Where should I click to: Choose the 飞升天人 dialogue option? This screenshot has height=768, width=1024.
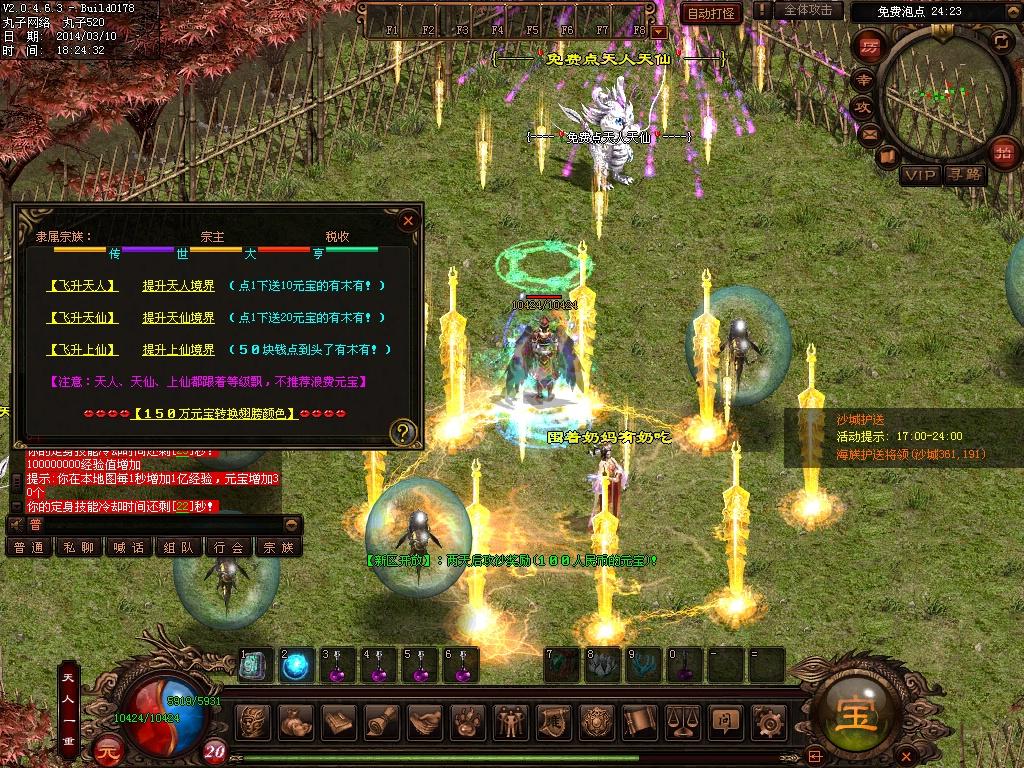83,286
